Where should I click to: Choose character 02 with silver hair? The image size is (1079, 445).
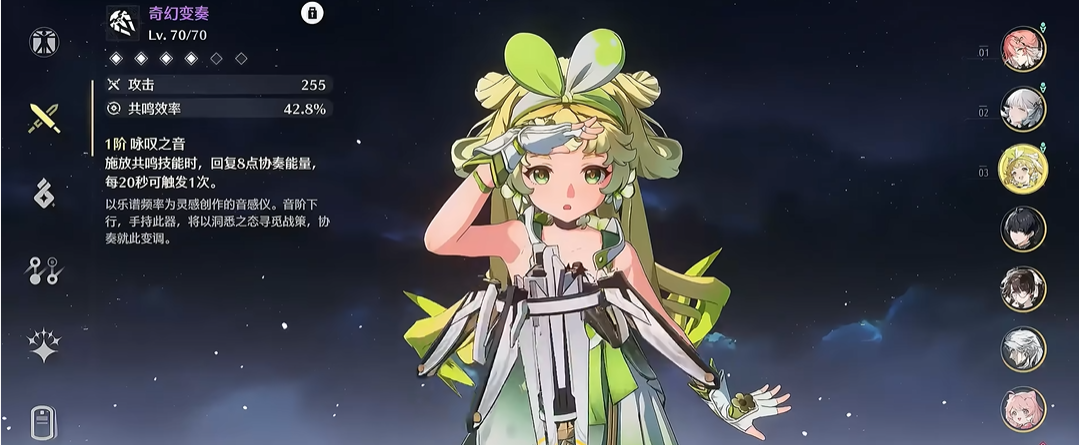click(1023, 110)
